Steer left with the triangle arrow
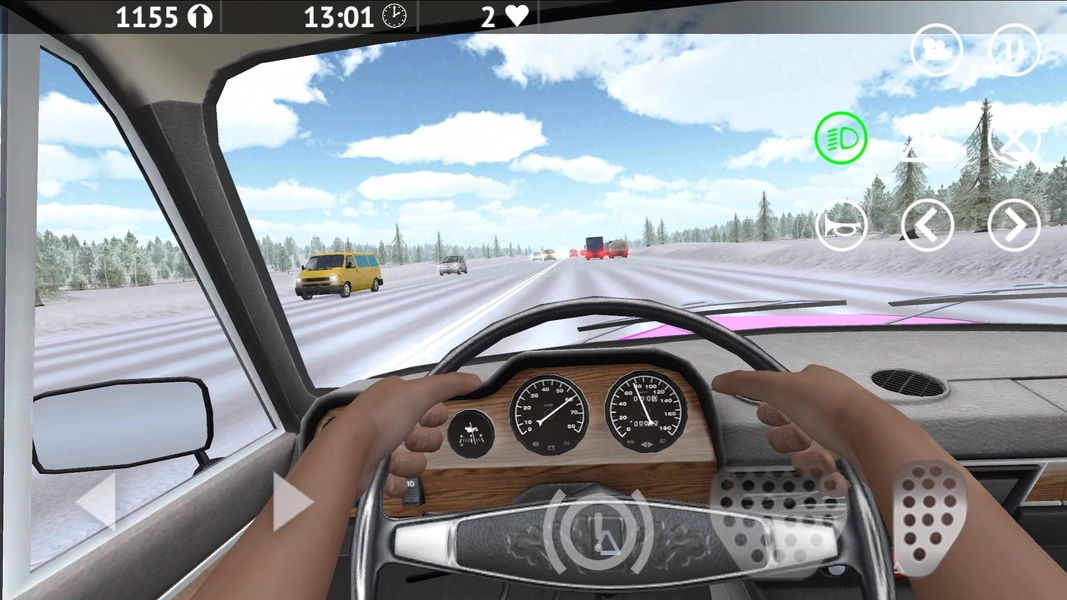This screenshot has height=600, width=1067. [x=98, y=500]
